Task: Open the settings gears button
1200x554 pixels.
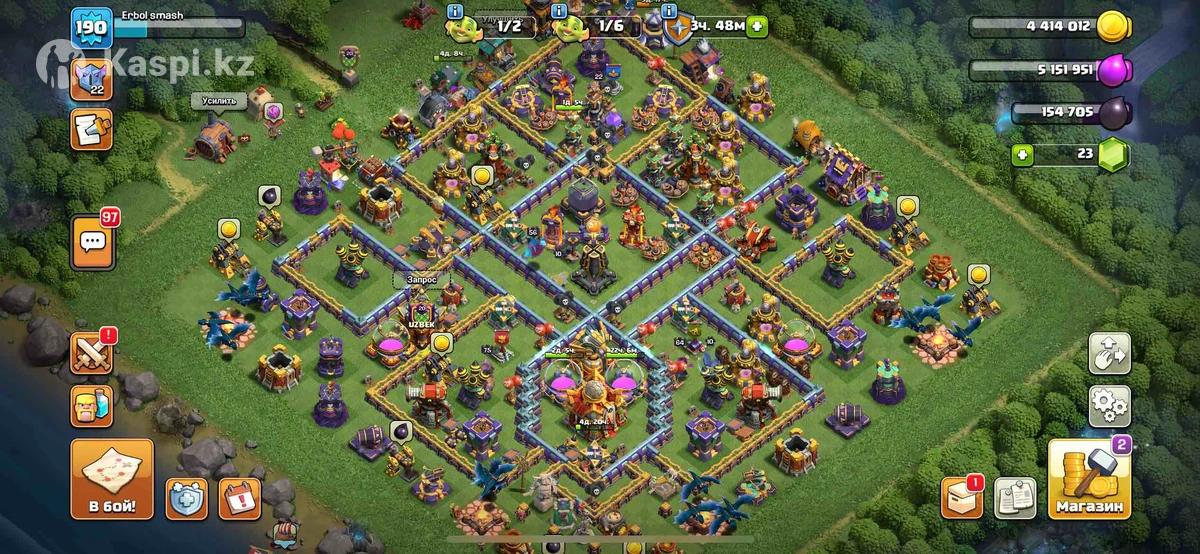Action: pos(1109,405)
